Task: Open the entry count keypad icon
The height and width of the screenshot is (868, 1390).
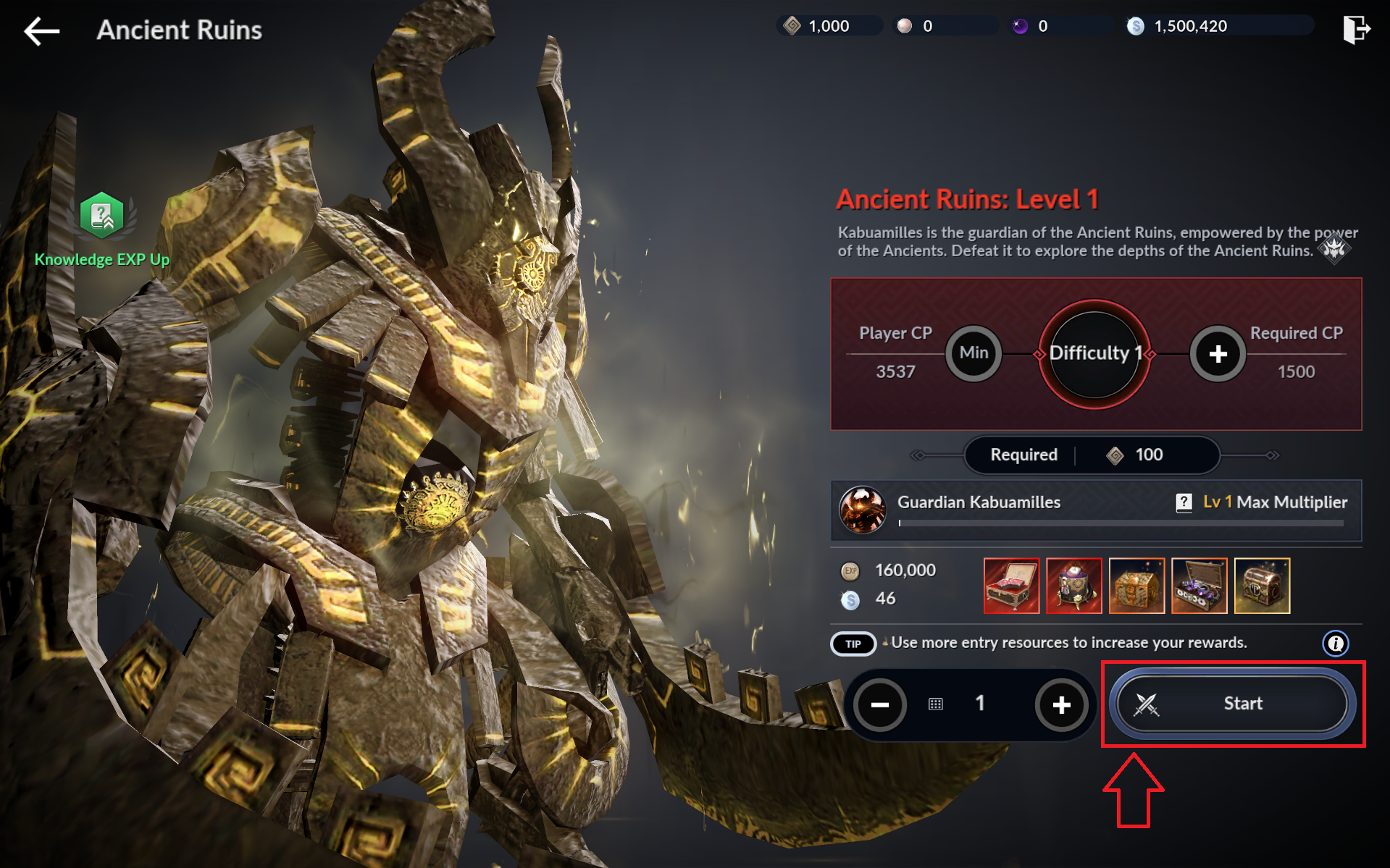Action: (936, 704)
